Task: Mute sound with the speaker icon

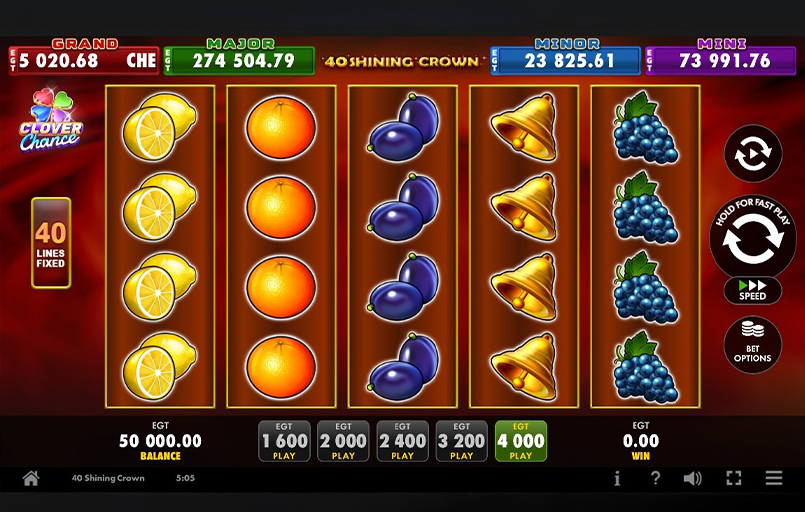Action: click(x=692, y=479)
